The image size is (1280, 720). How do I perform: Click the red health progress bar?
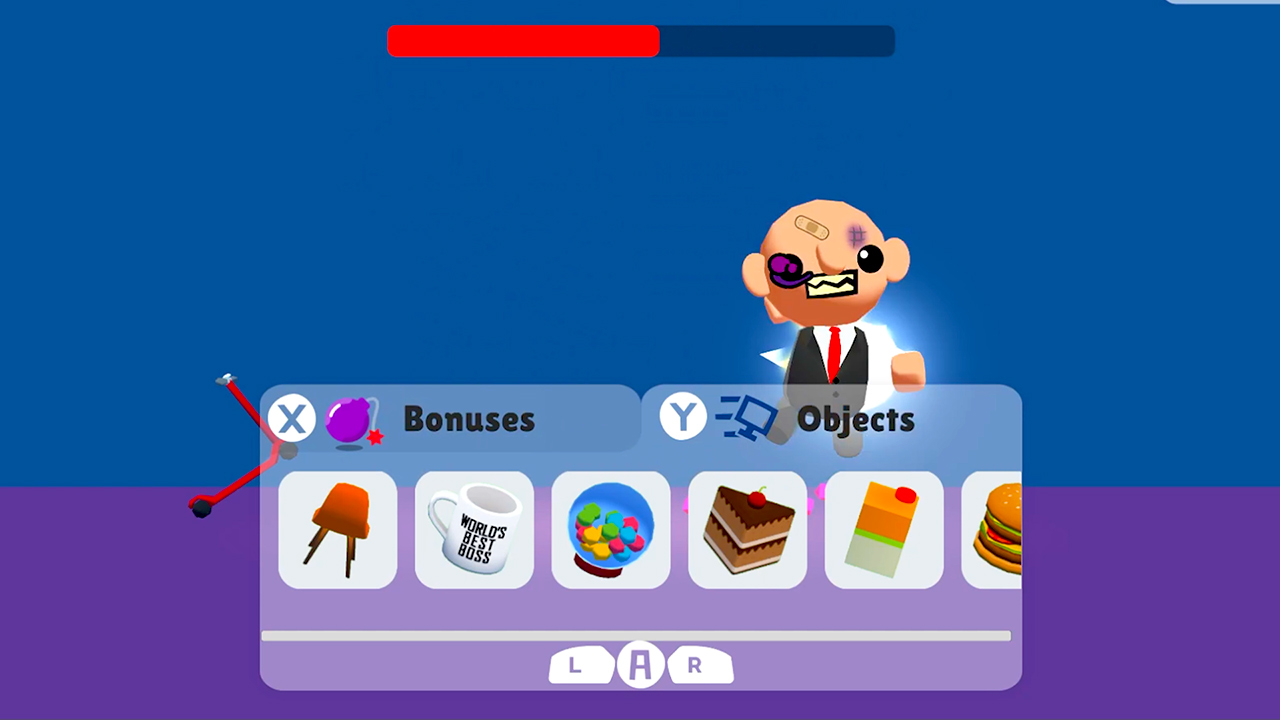click(523, 41)
